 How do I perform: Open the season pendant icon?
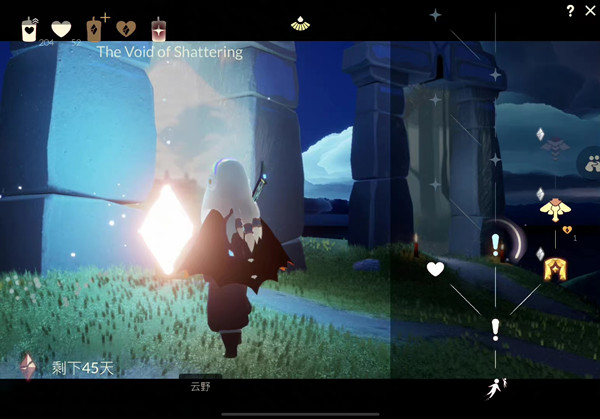tap(27, 366)
